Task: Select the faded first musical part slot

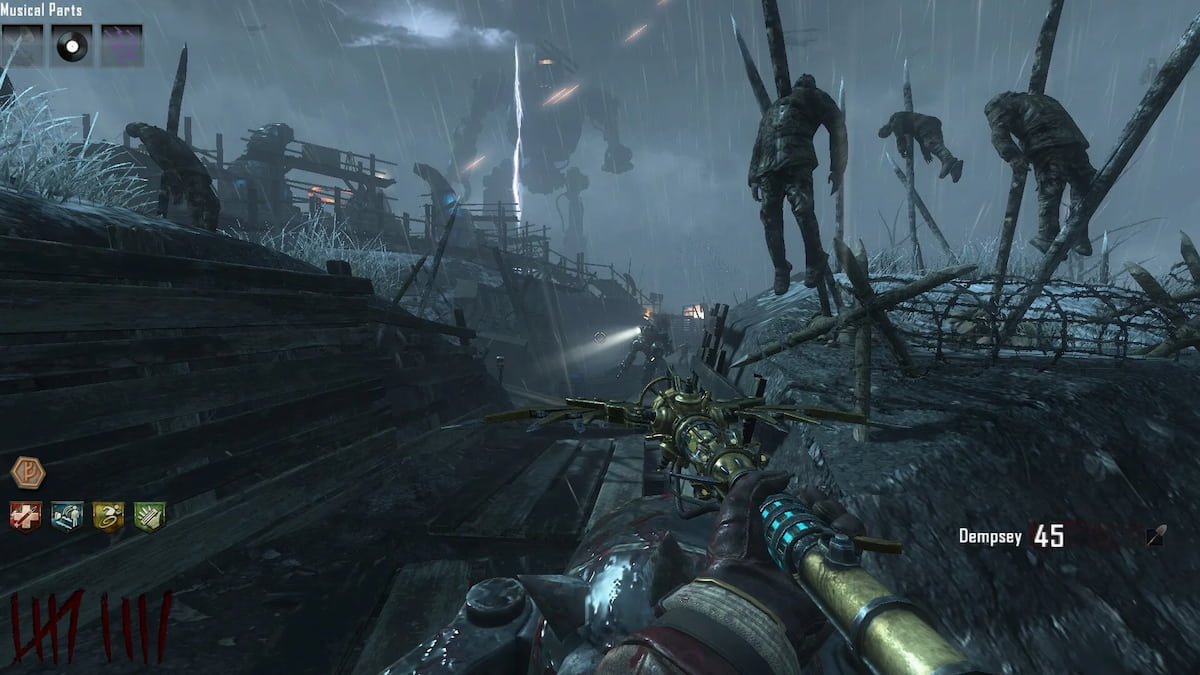Action: click(x=22, y=46)
